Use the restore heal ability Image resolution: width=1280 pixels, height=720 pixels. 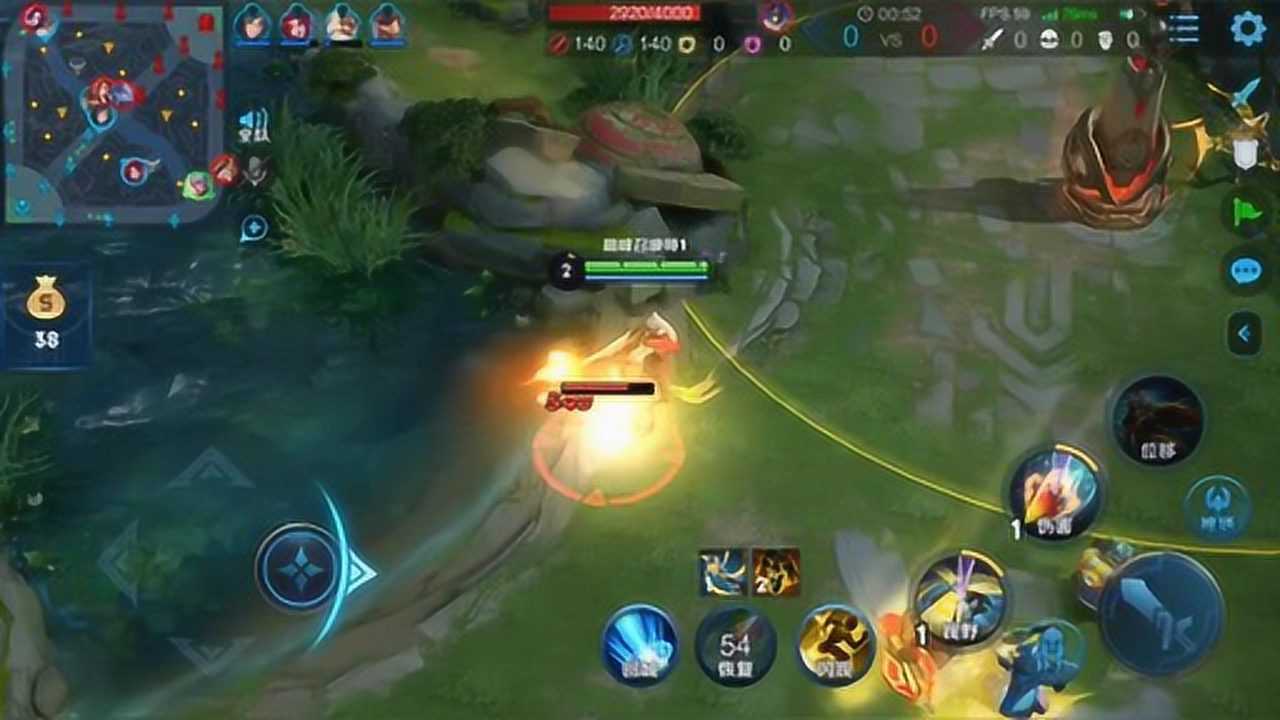[736, 646]
